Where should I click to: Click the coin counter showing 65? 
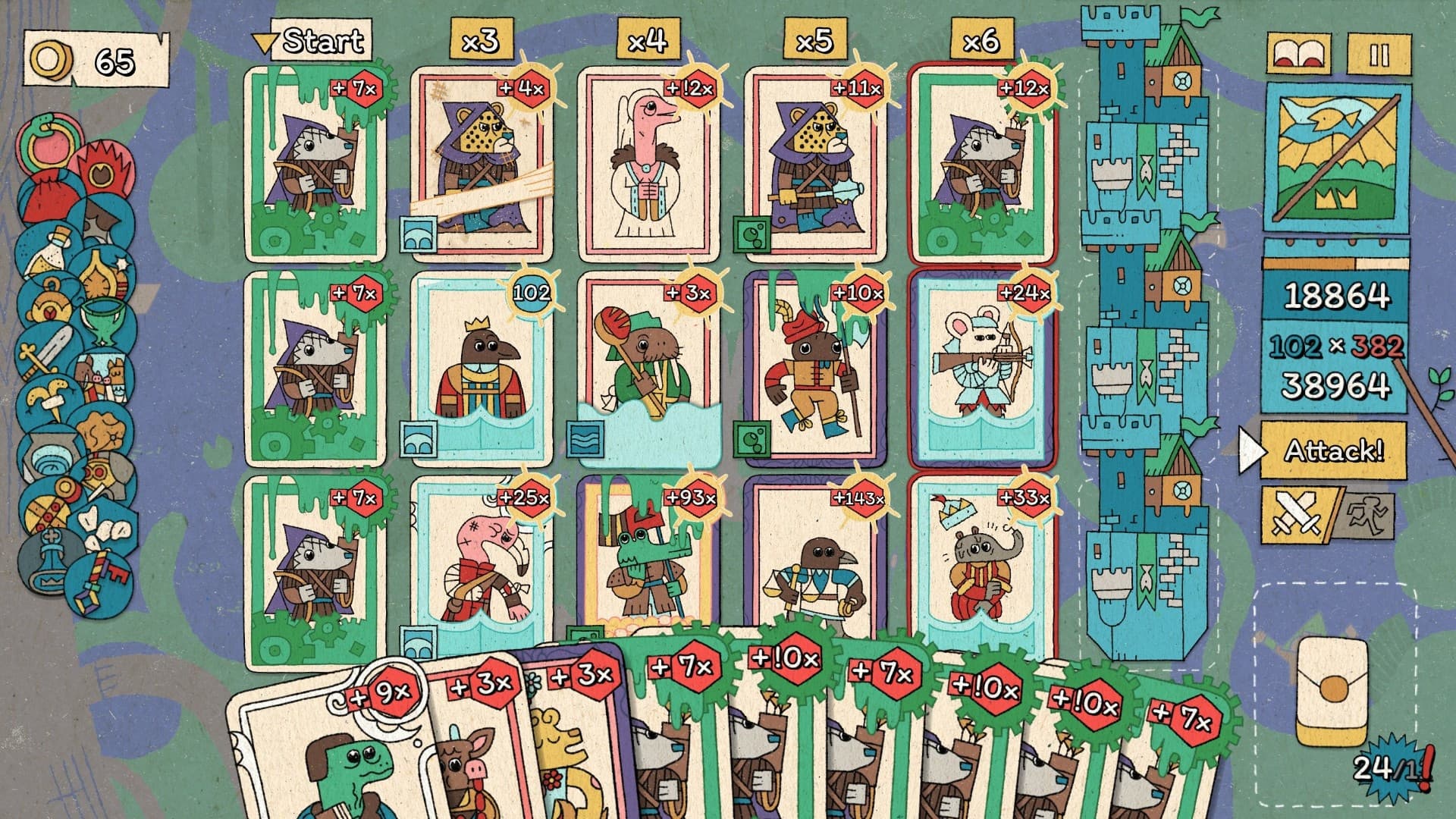[x=91, y=53]
